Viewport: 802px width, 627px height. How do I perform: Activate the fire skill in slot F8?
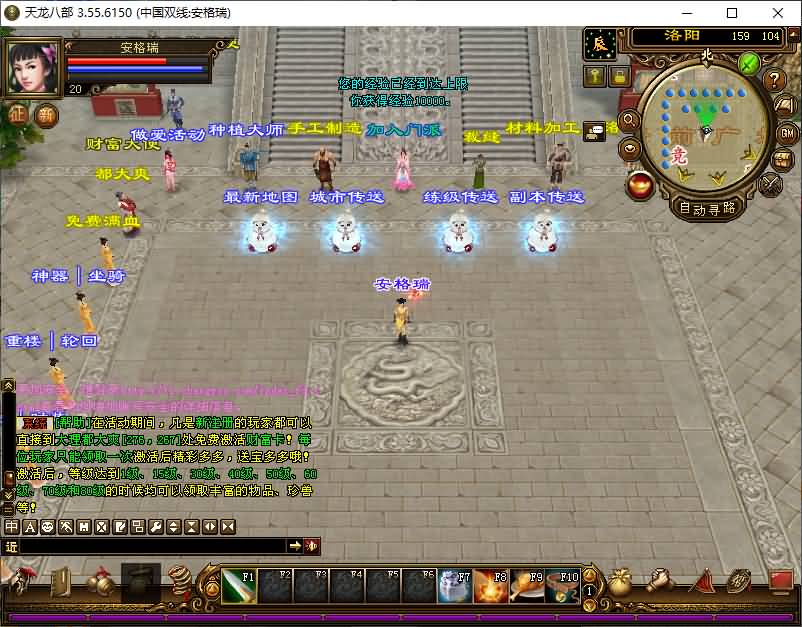pos(490,586)
